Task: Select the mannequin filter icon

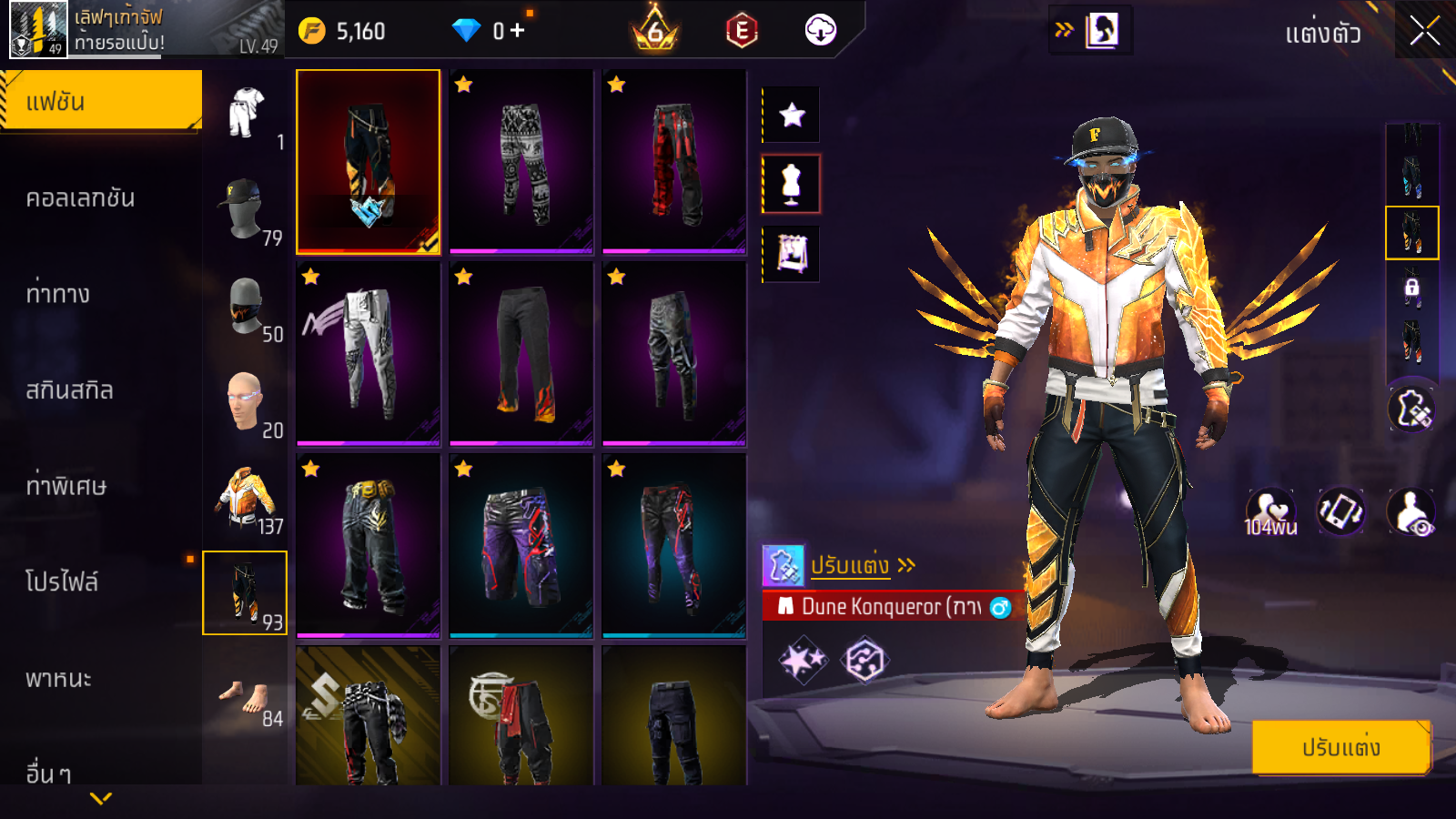Action: [x=792, y=184]
